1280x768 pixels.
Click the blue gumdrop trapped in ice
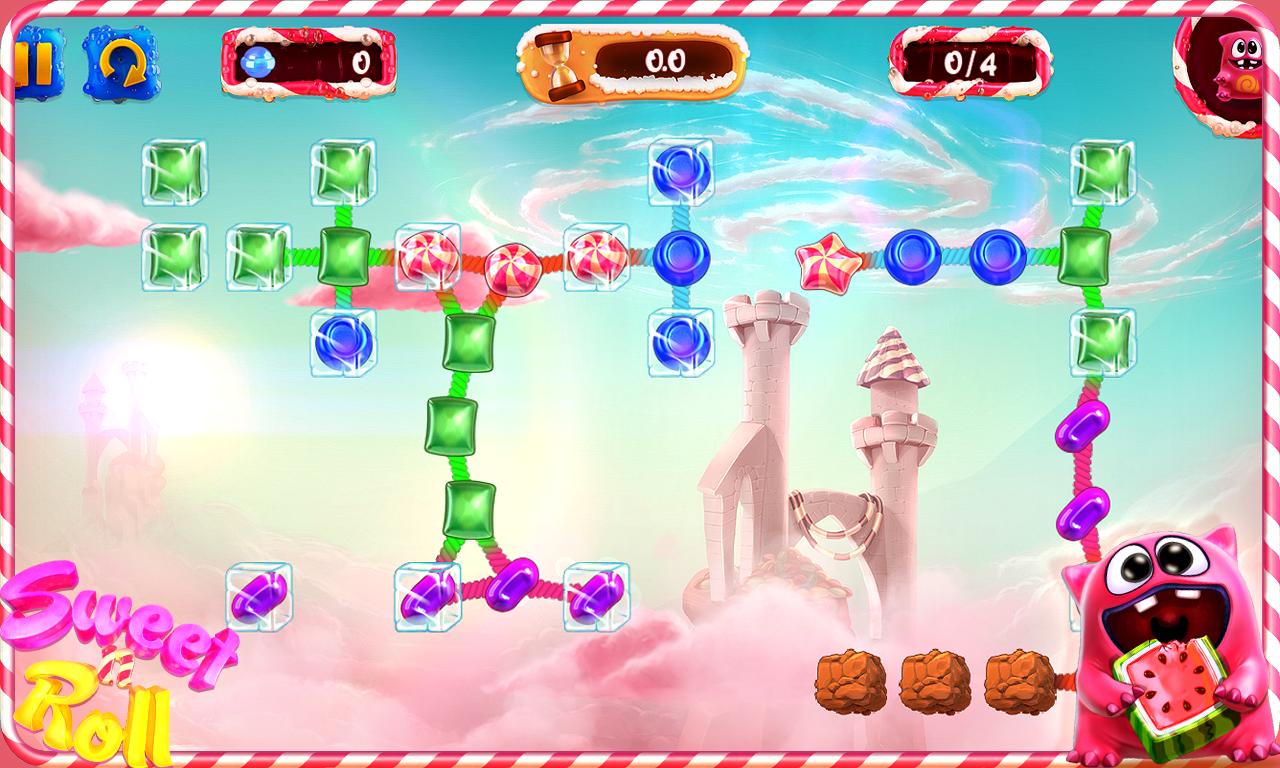pyautogui.click(x=341, y=343)
